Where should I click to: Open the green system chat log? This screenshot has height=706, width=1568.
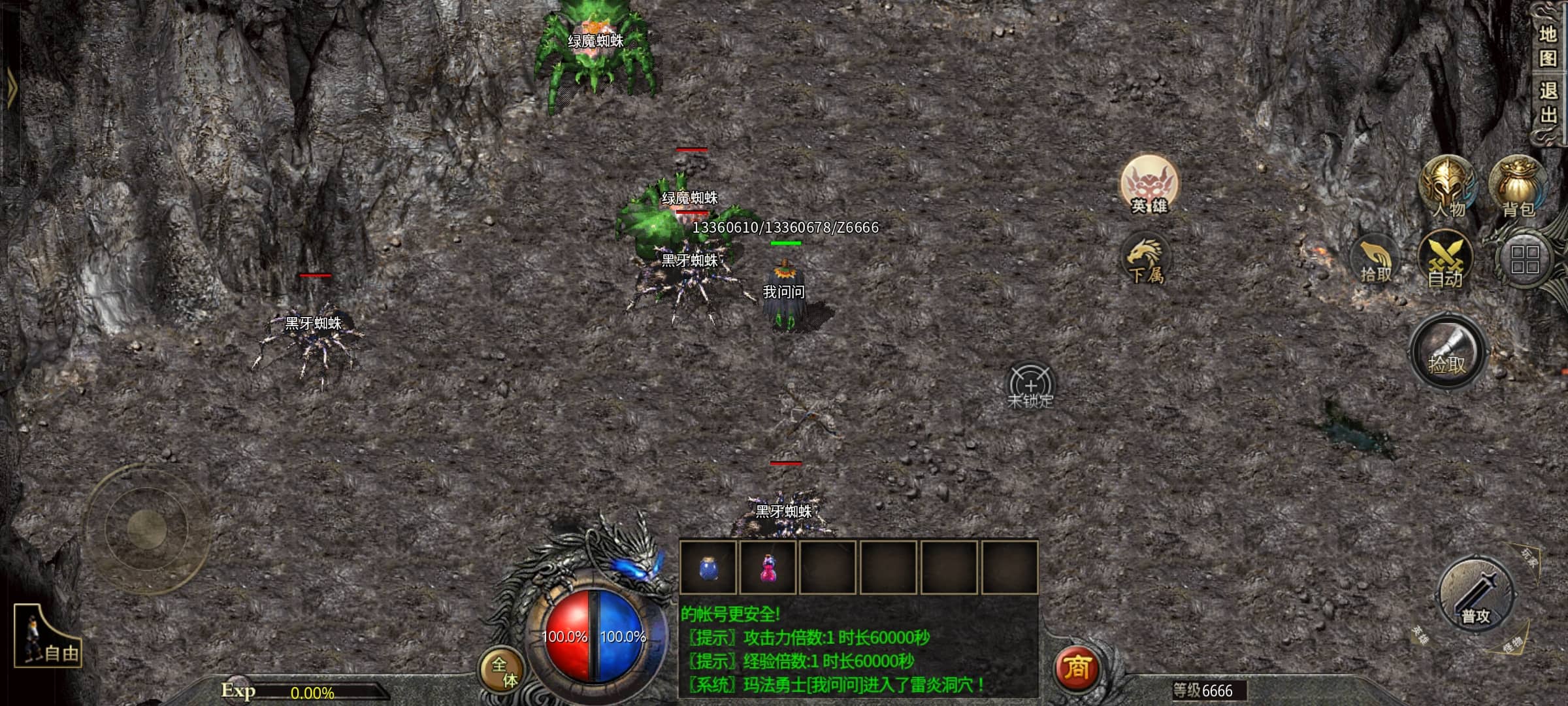[x=858, y=650]
